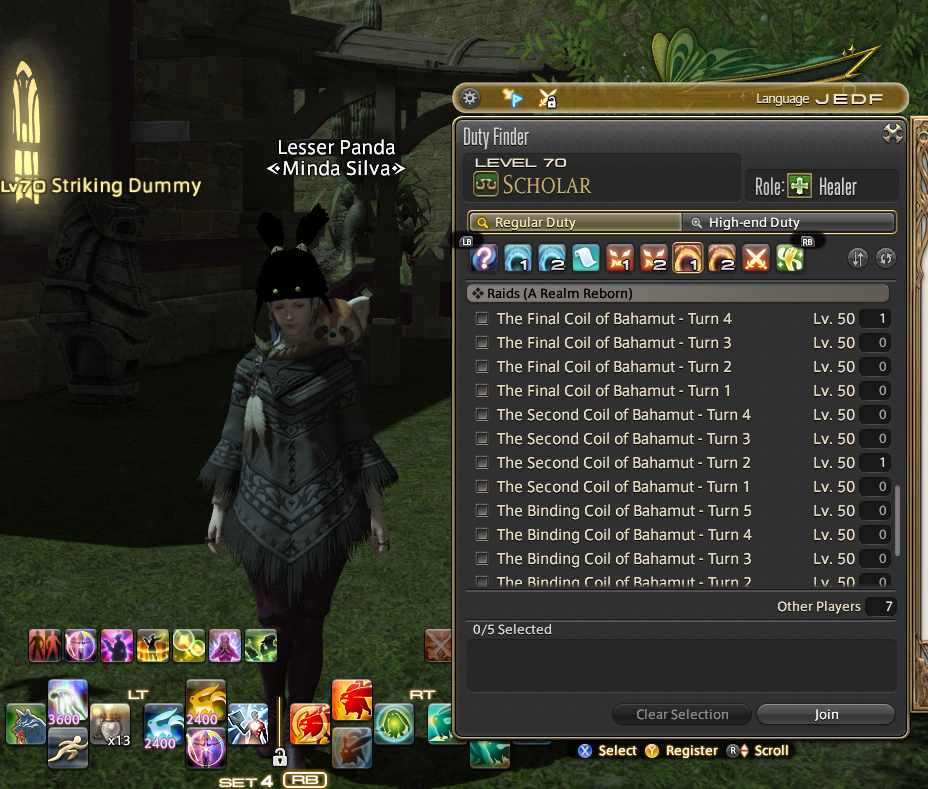This screenshot has height=789, width=928.
Task: Click the duty list sort arrows button
Action: pos(857,259)
